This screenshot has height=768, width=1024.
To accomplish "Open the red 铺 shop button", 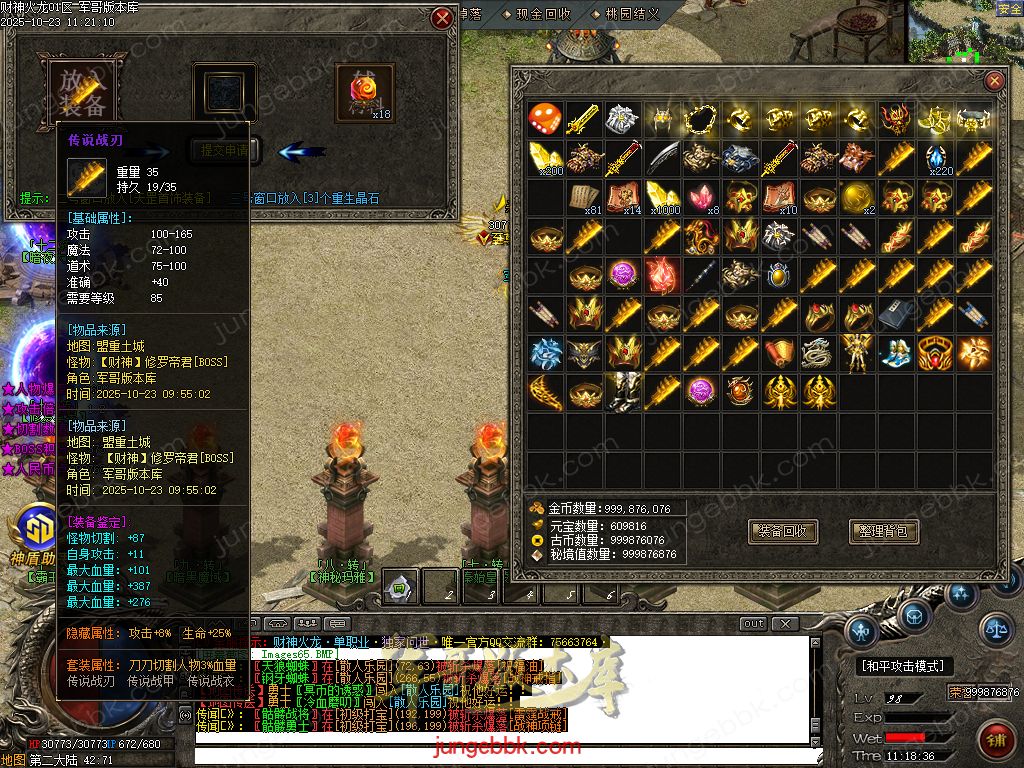I will click(997, 741).
